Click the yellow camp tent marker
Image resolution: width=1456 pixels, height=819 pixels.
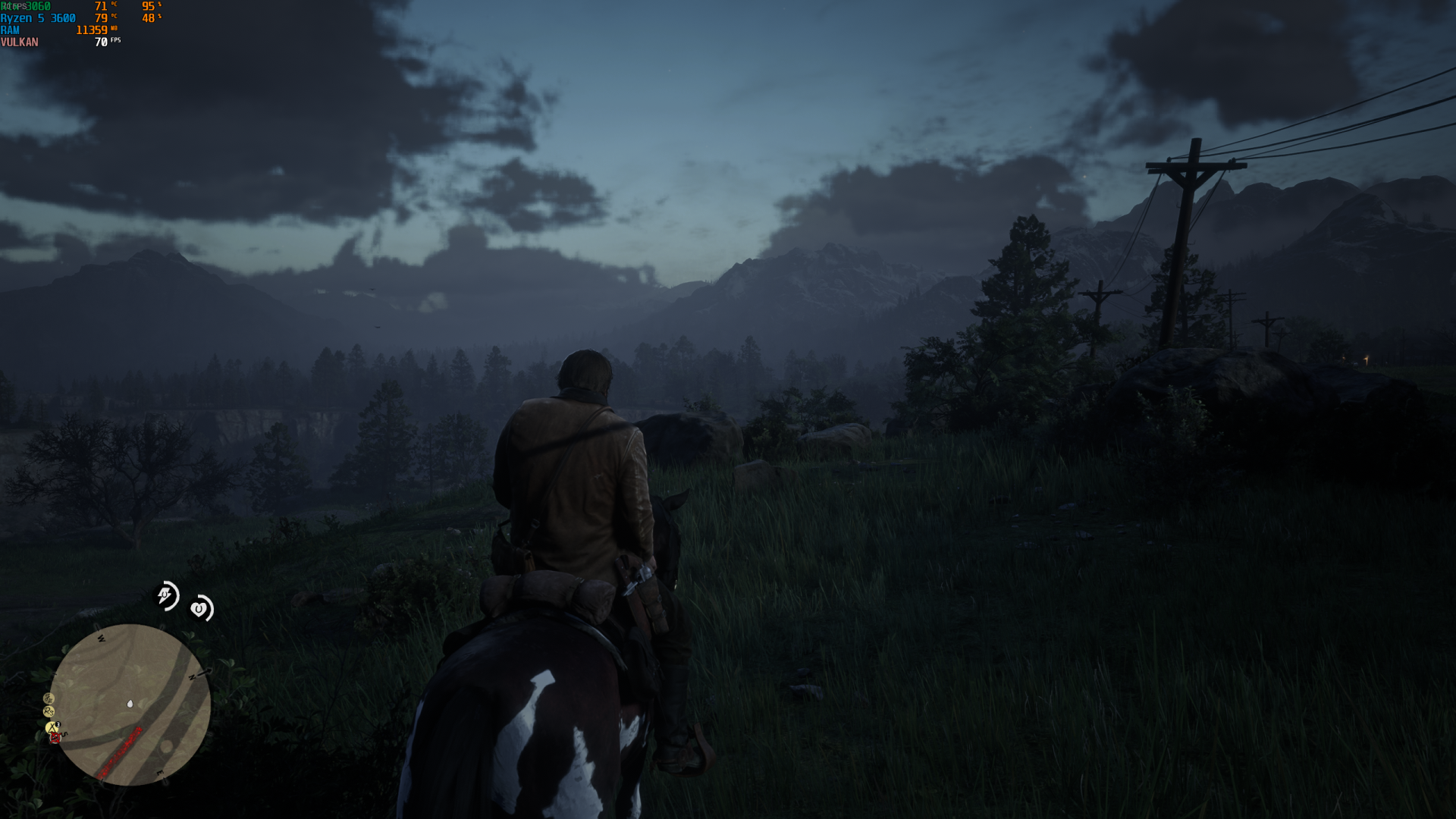pyautogui.click(x=52, y=727)
